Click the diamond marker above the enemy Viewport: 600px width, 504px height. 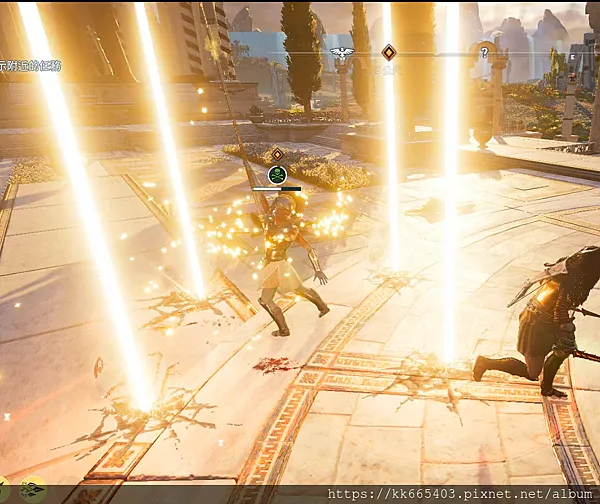click(x=277, y=154)
